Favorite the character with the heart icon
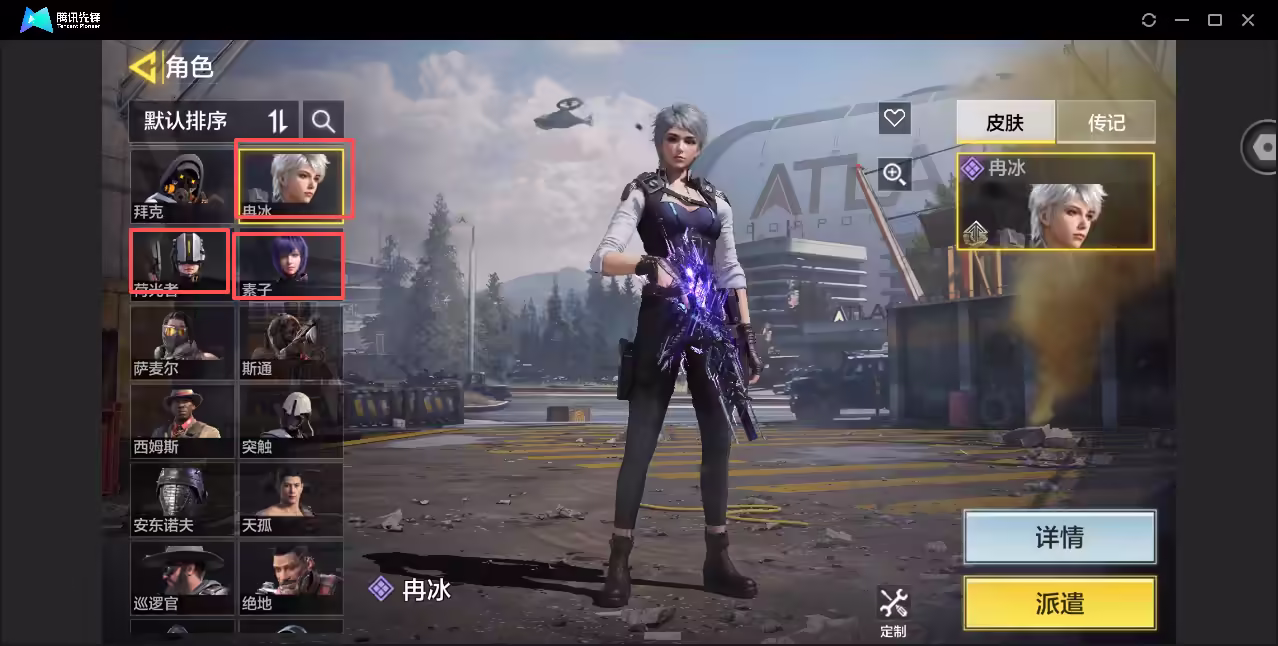This screenshot has height=646, width=1278. pyautogui.click(x=894, y=119)
